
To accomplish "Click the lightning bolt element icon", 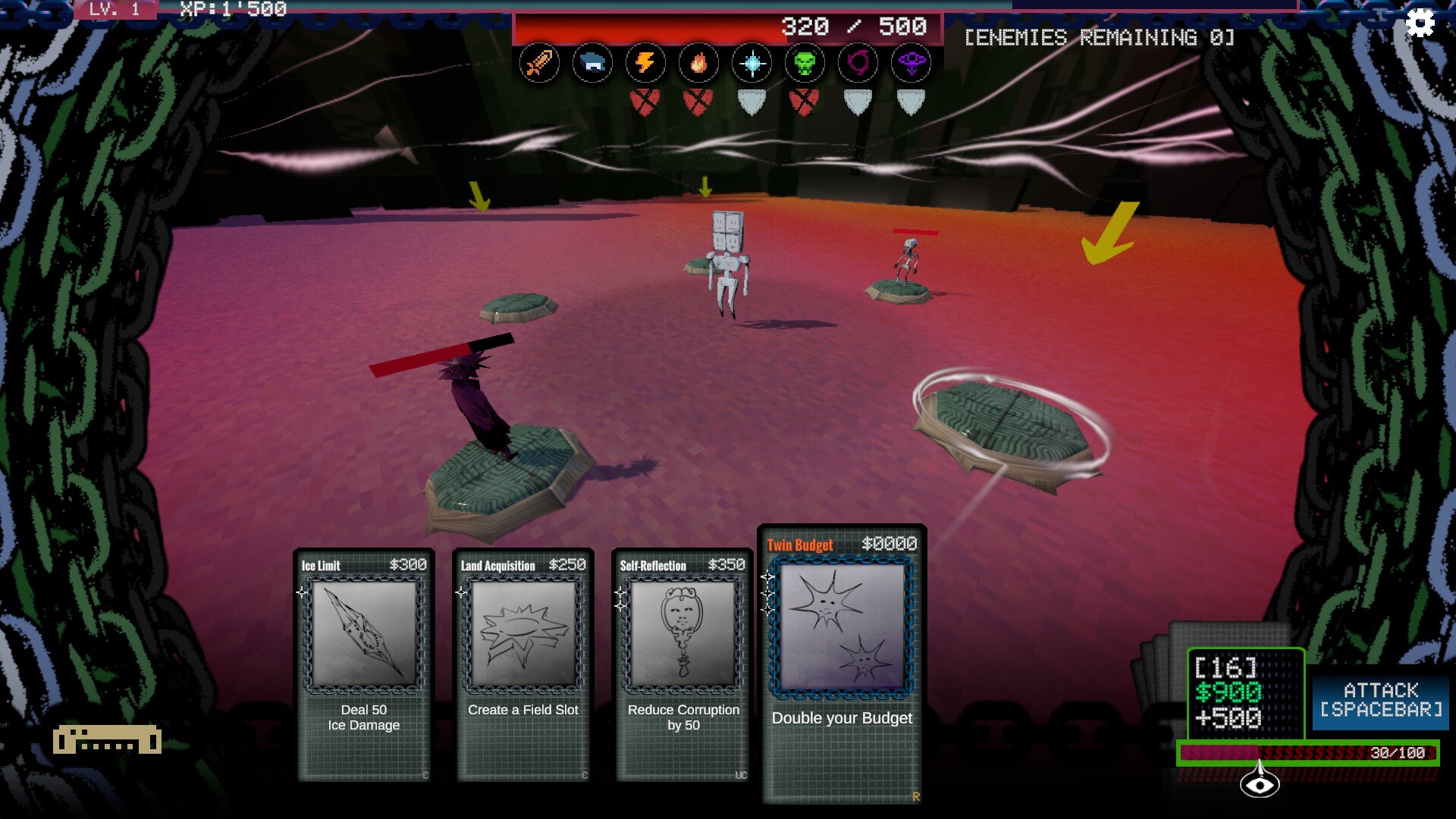I will point(645,63).
